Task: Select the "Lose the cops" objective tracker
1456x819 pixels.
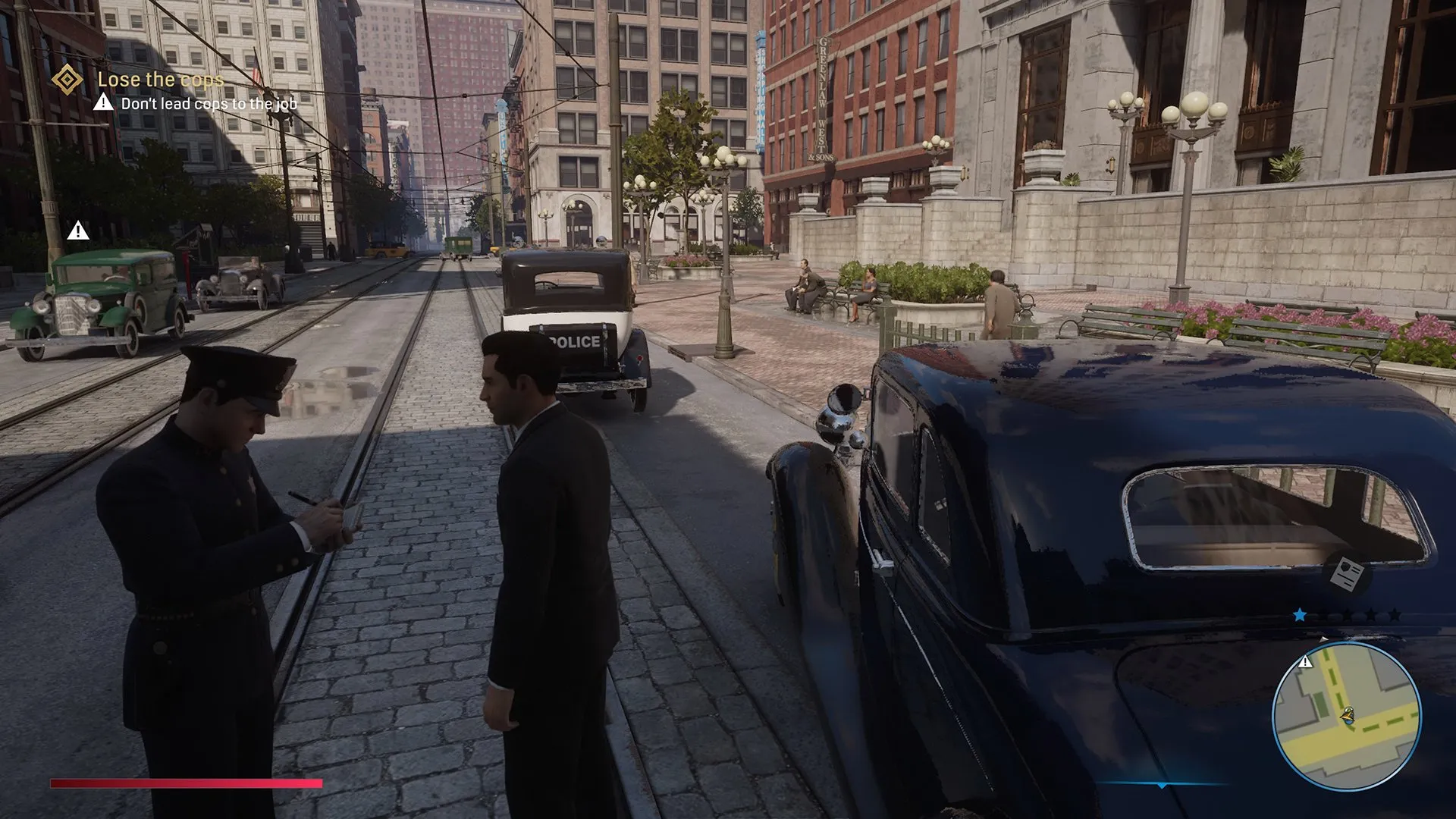Action: (x=161, y=80)
